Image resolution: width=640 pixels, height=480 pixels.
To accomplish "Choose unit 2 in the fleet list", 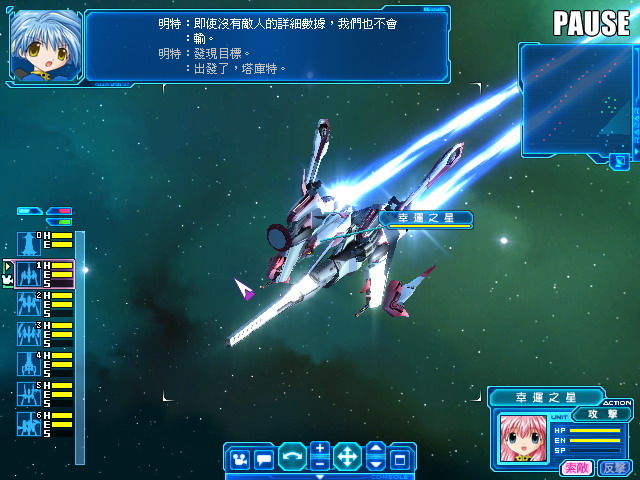I will 28,303.
